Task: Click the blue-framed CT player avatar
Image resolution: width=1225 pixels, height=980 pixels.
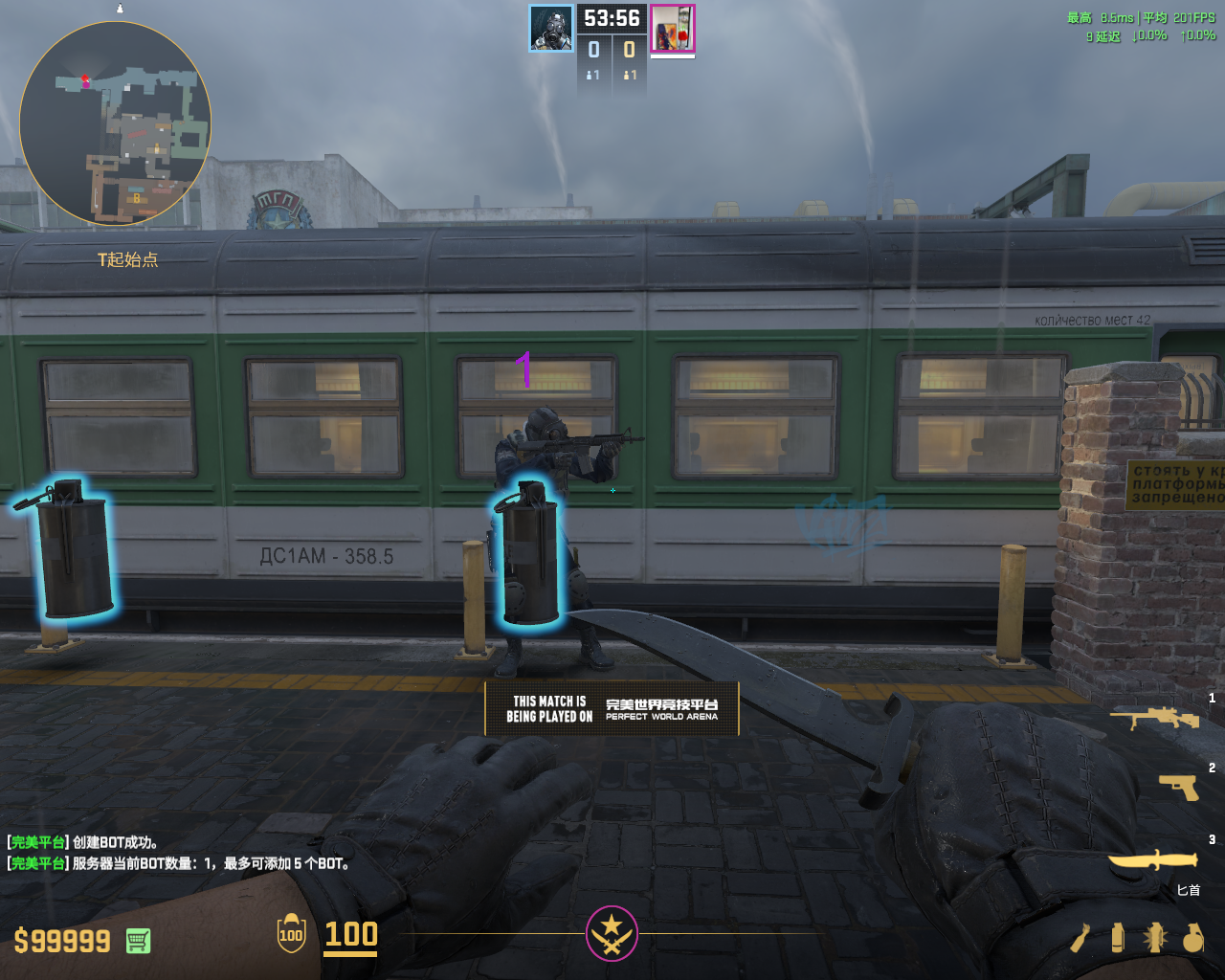Action: [x=552, y=28]
